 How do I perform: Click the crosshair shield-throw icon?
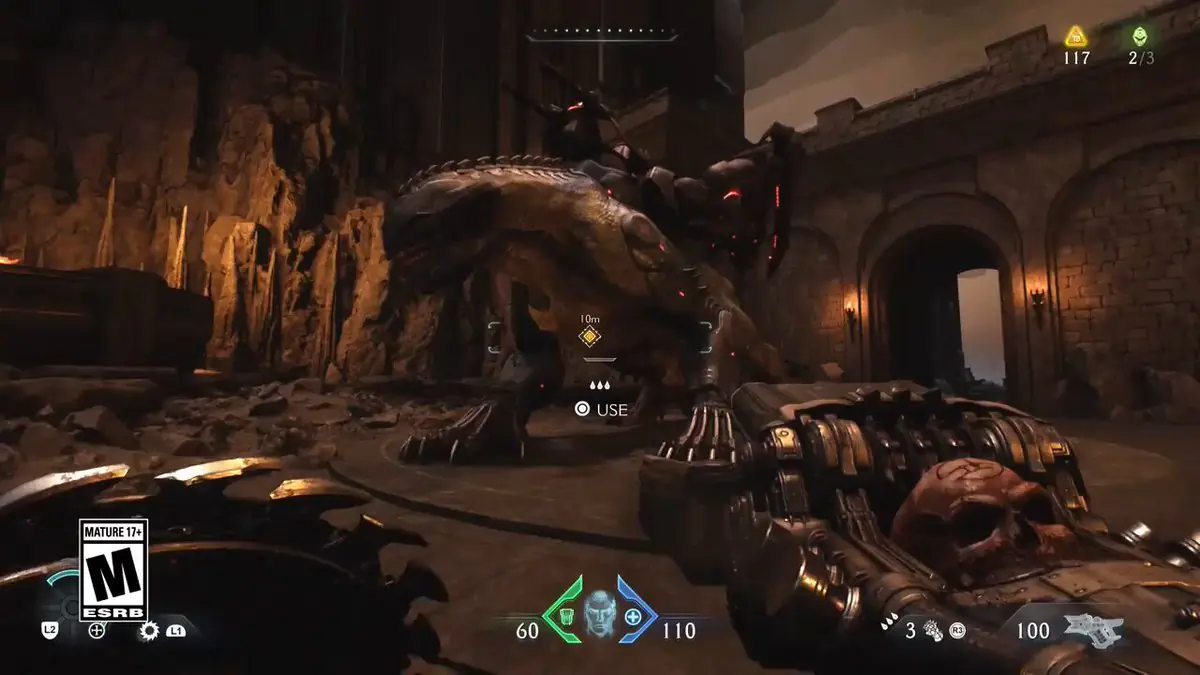97,630
